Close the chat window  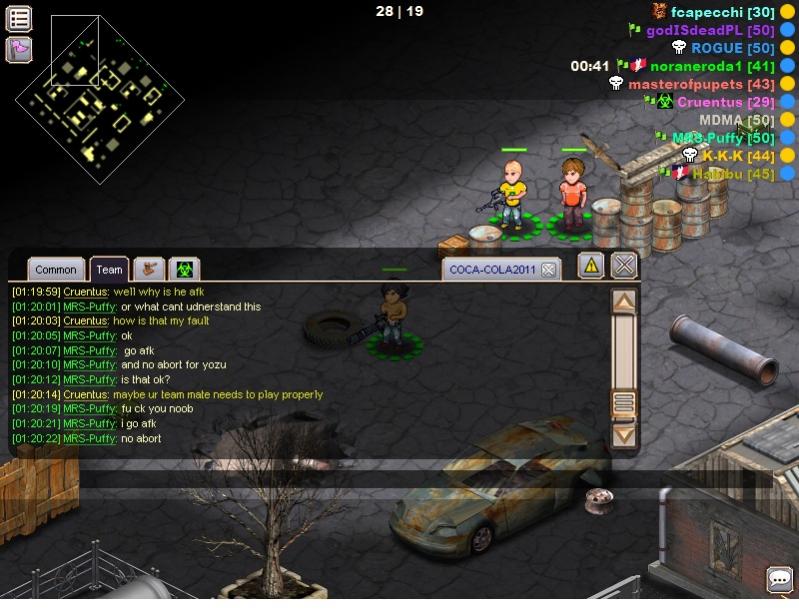point(624,265)
